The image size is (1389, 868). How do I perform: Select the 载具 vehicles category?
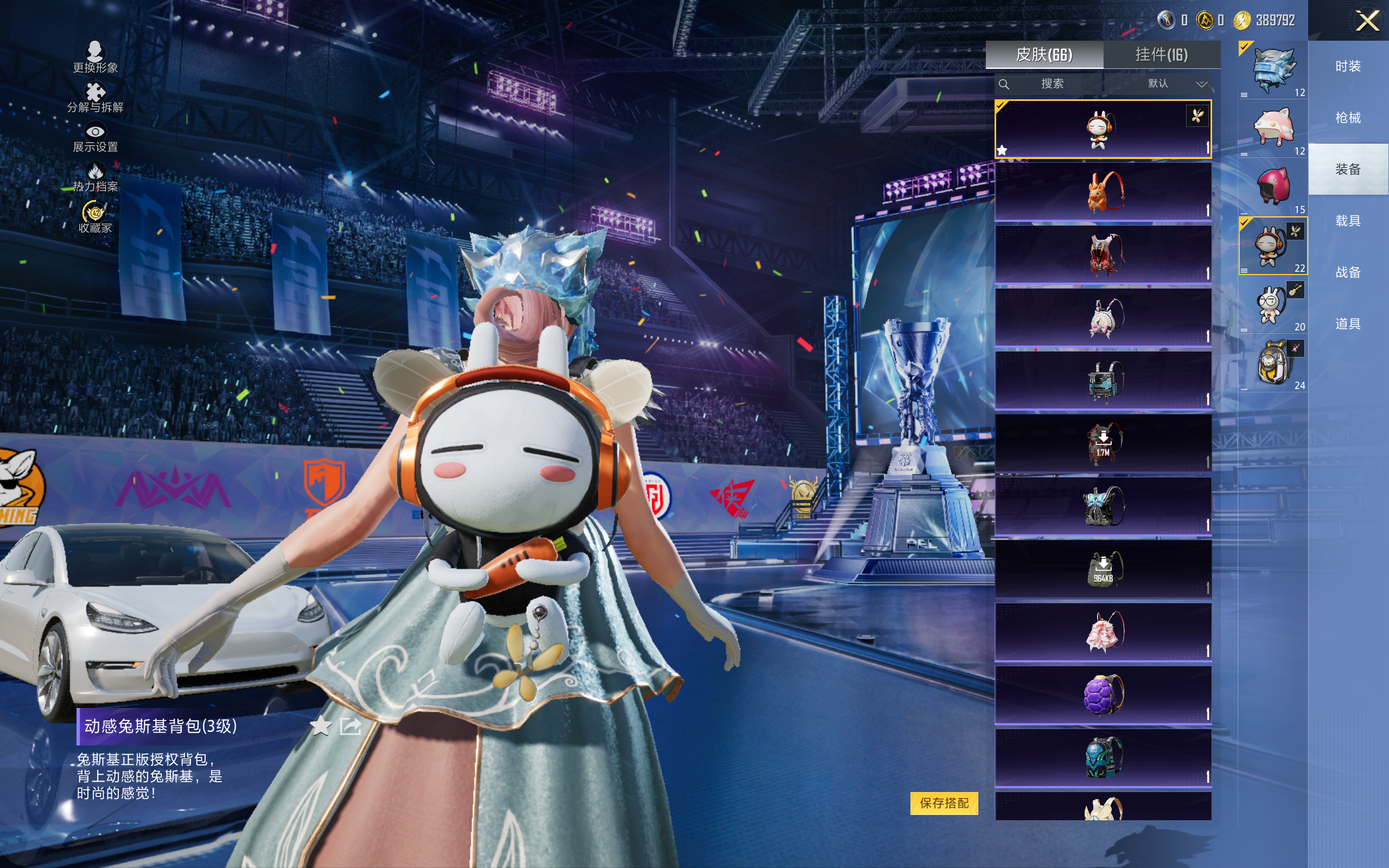[x=1348, y=221]
